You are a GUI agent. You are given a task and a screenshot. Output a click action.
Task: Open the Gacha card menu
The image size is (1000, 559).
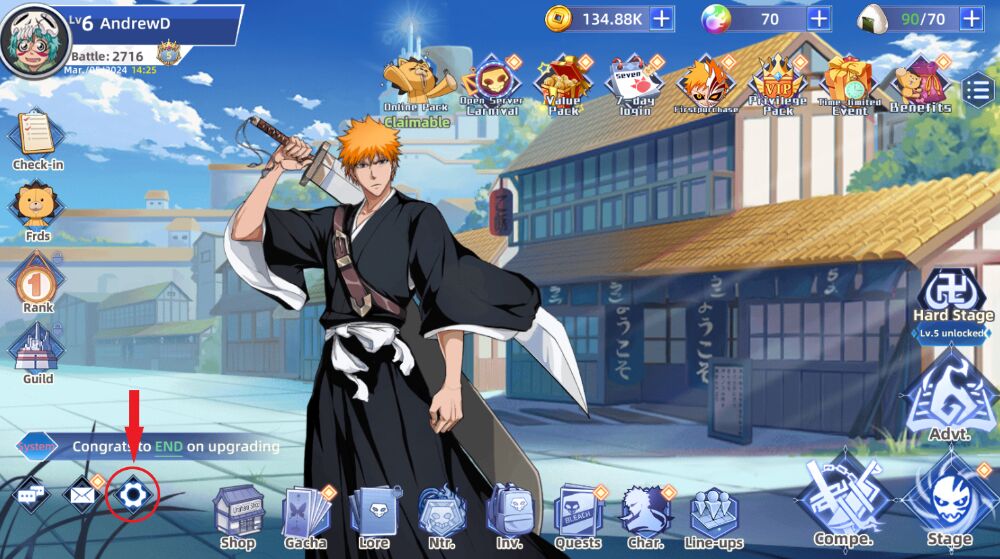click(306, 513)
